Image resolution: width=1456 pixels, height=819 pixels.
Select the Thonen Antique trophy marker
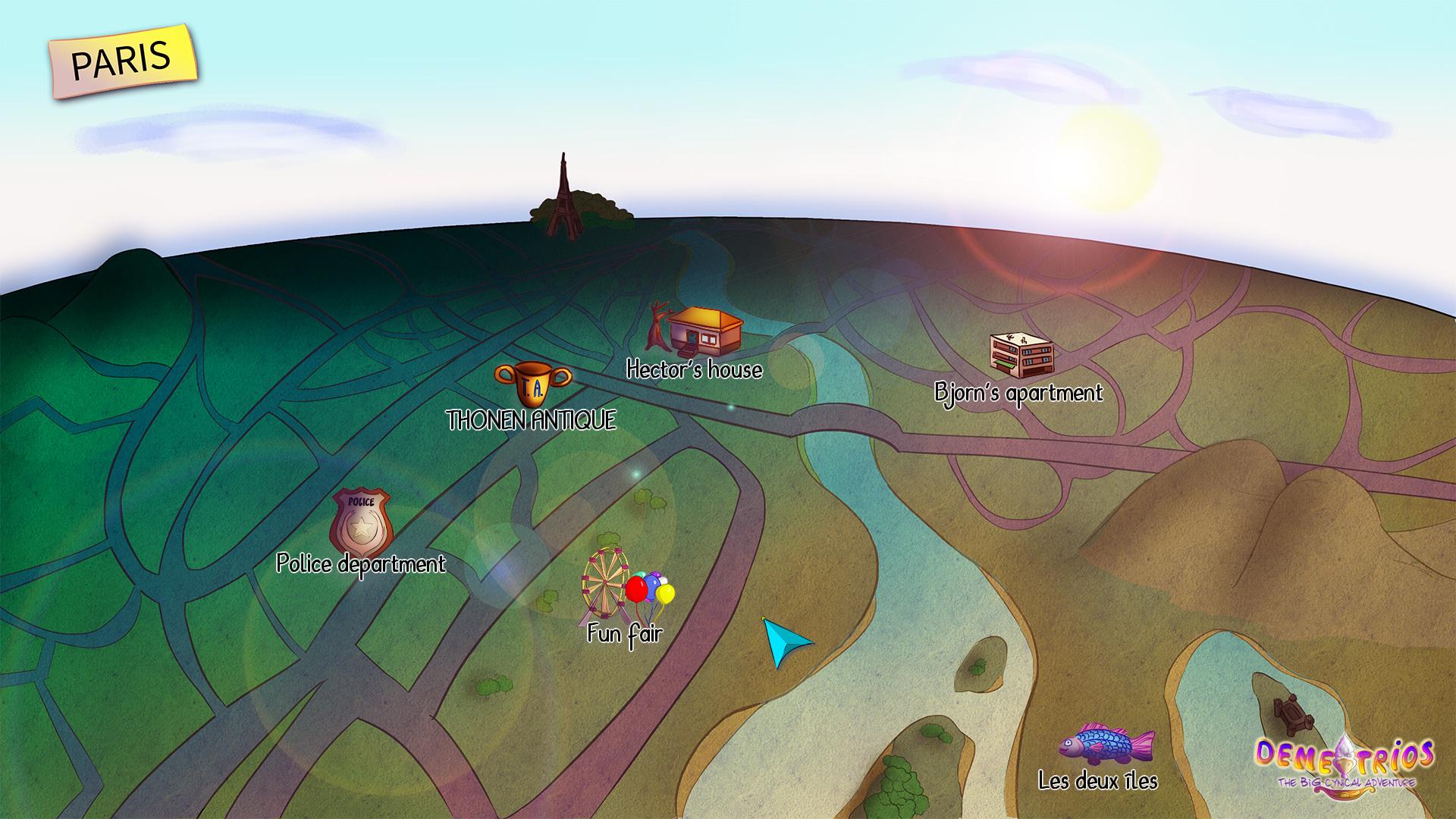coord(532,383)
